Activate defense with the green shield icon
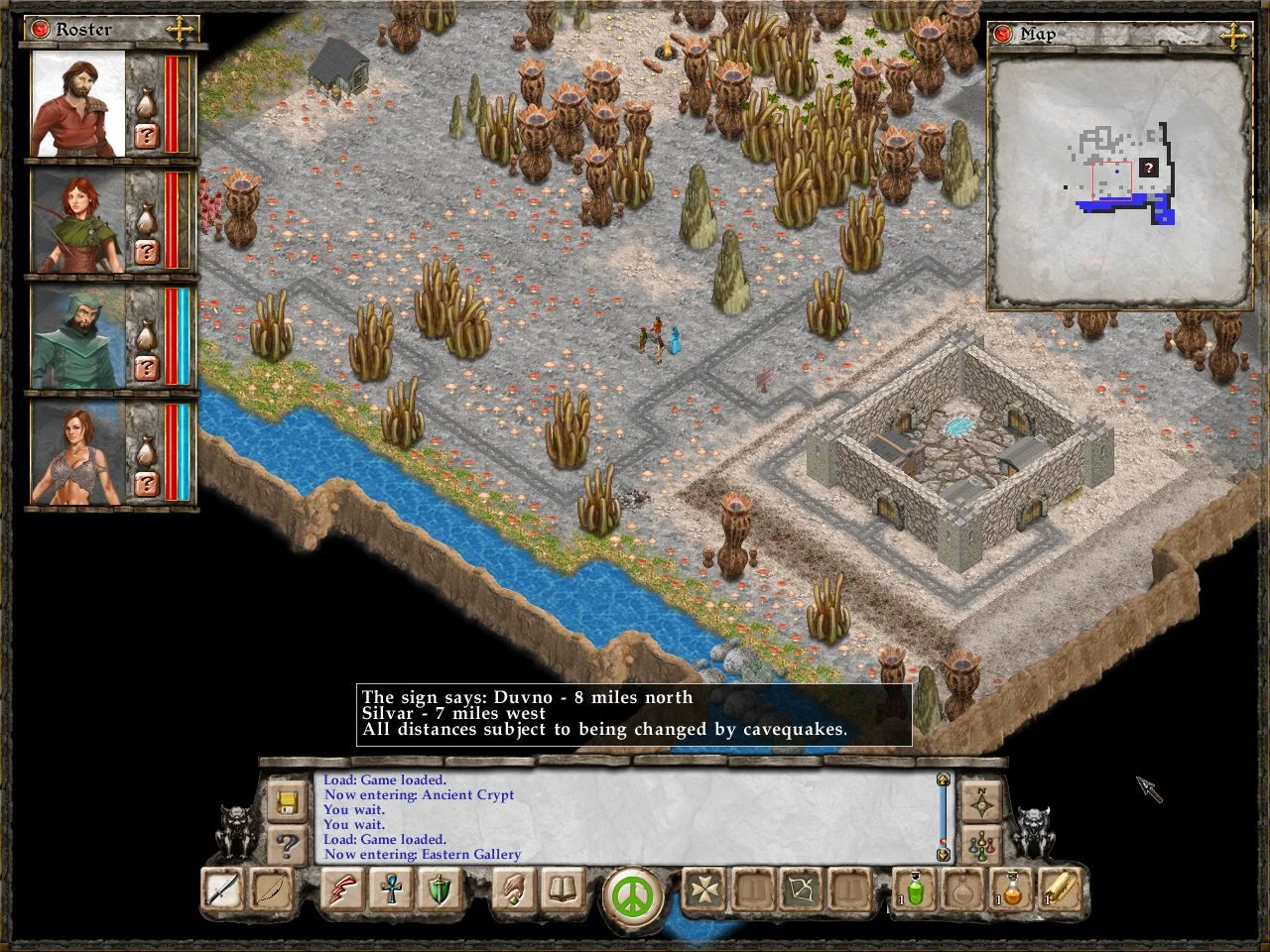The height and width of the screenshot is (952, 1270). coord(440,891)
